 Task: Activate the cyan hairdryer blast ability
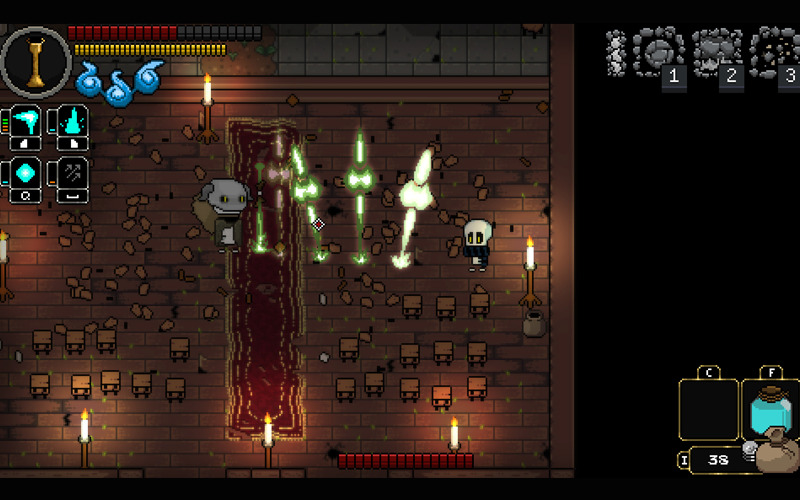[26, 124]
